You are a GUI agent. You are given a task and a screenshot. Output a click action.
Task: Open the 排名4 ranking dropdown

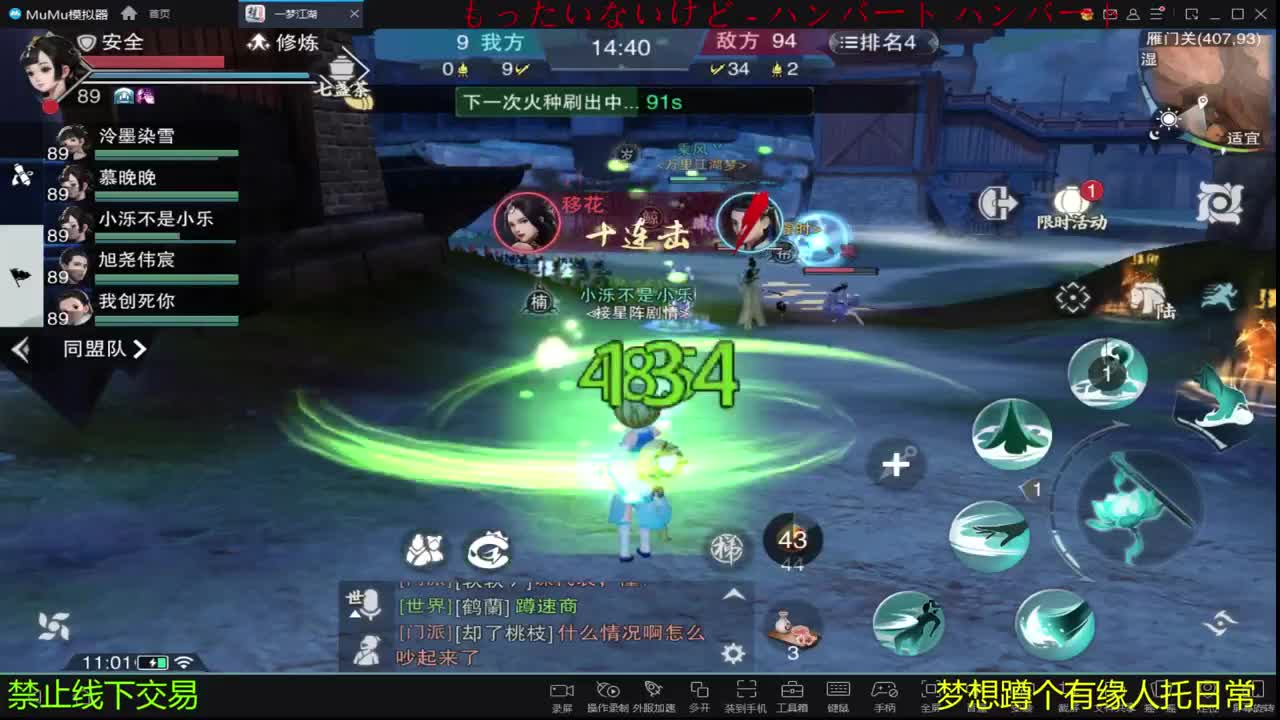[879, 43]
